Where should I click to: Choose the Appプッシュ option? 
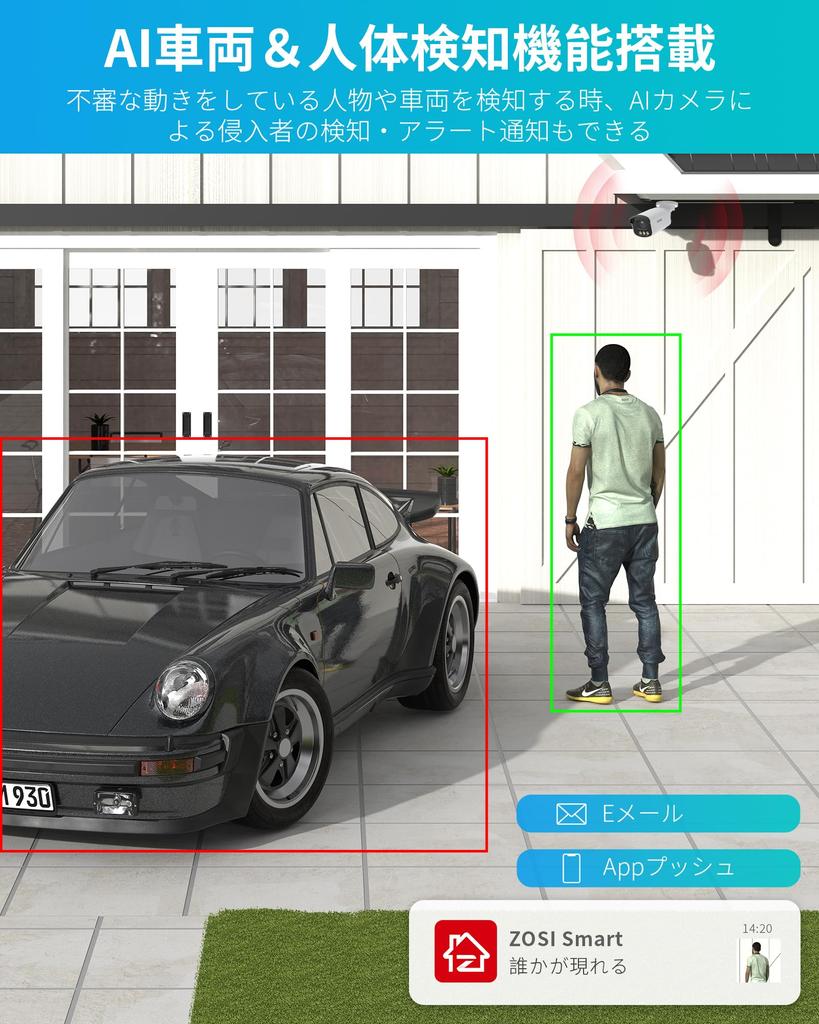click(658, 867)
